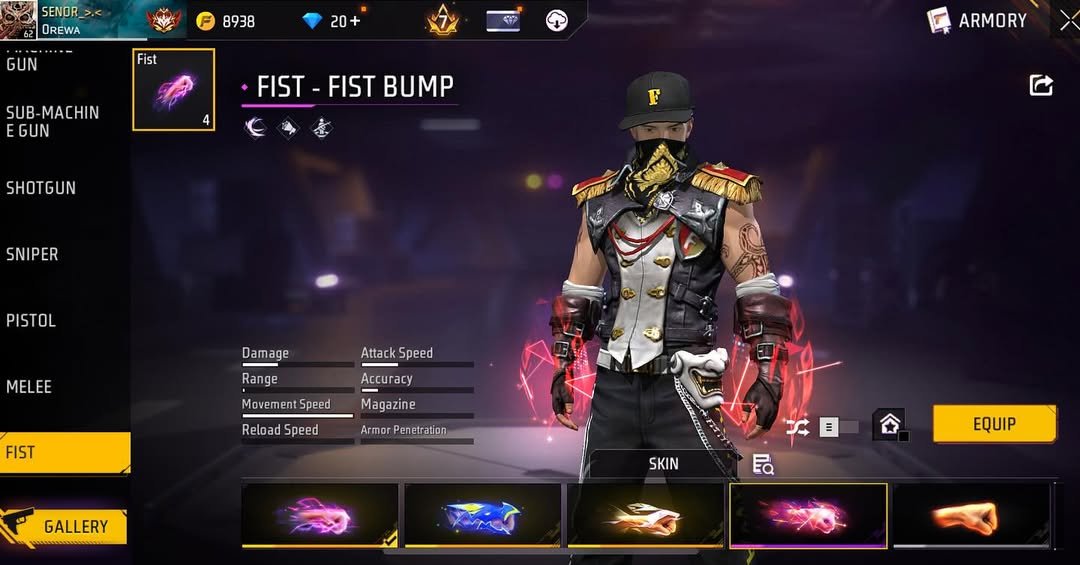Equip the Fist Bump skin
The image size is (1080, 565).
pos(994,424)
